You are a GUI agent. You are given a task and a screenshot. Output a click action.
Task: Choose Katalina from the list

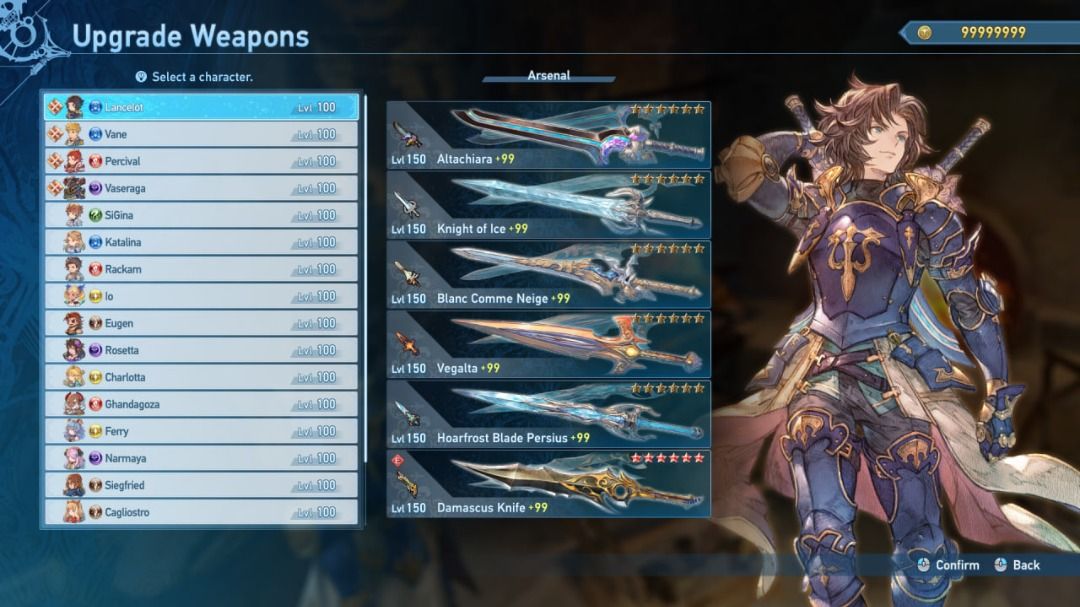tap(200, 242)
